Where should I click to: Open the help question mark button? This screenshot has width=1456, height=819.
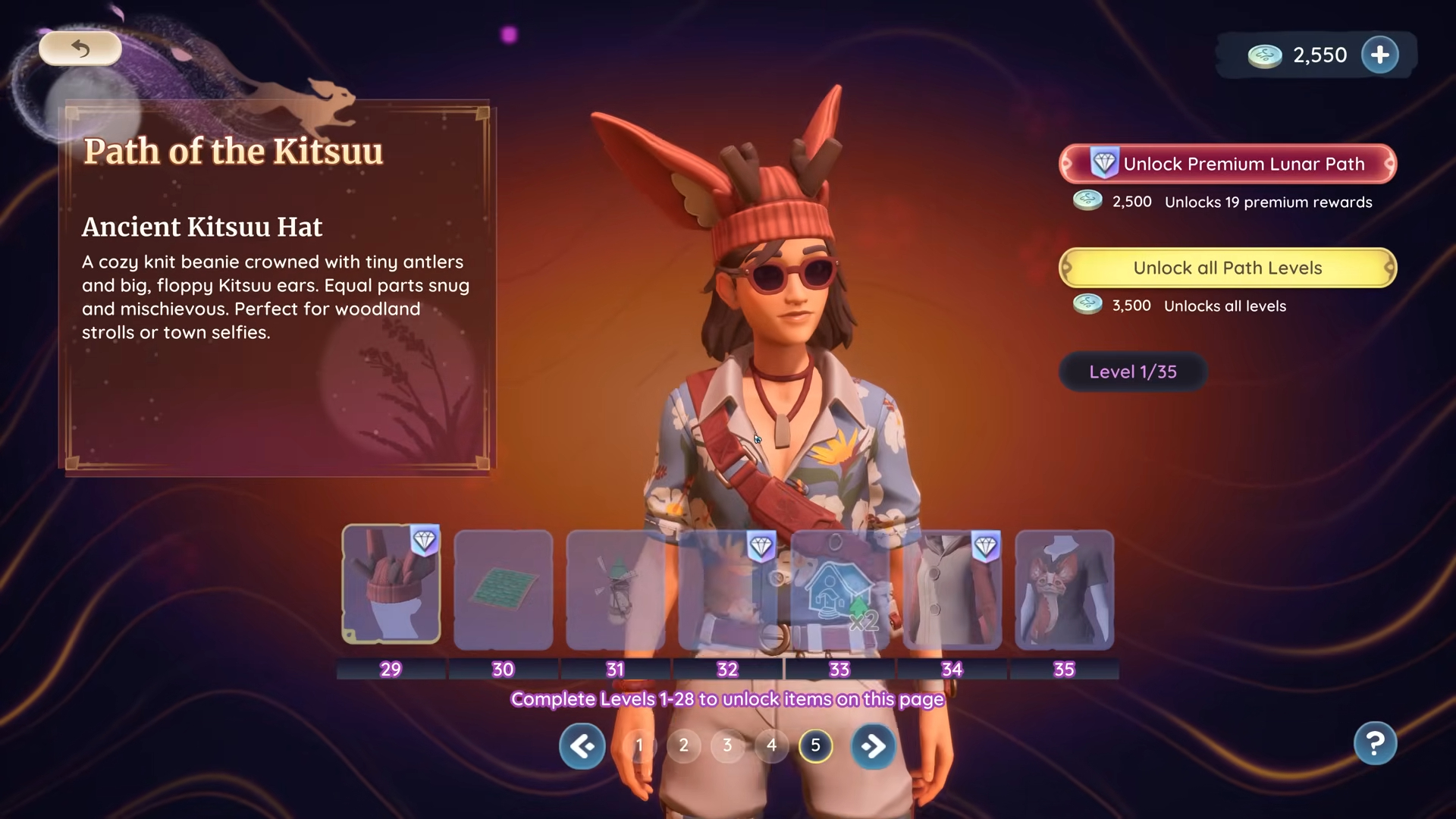[1375, 743]
